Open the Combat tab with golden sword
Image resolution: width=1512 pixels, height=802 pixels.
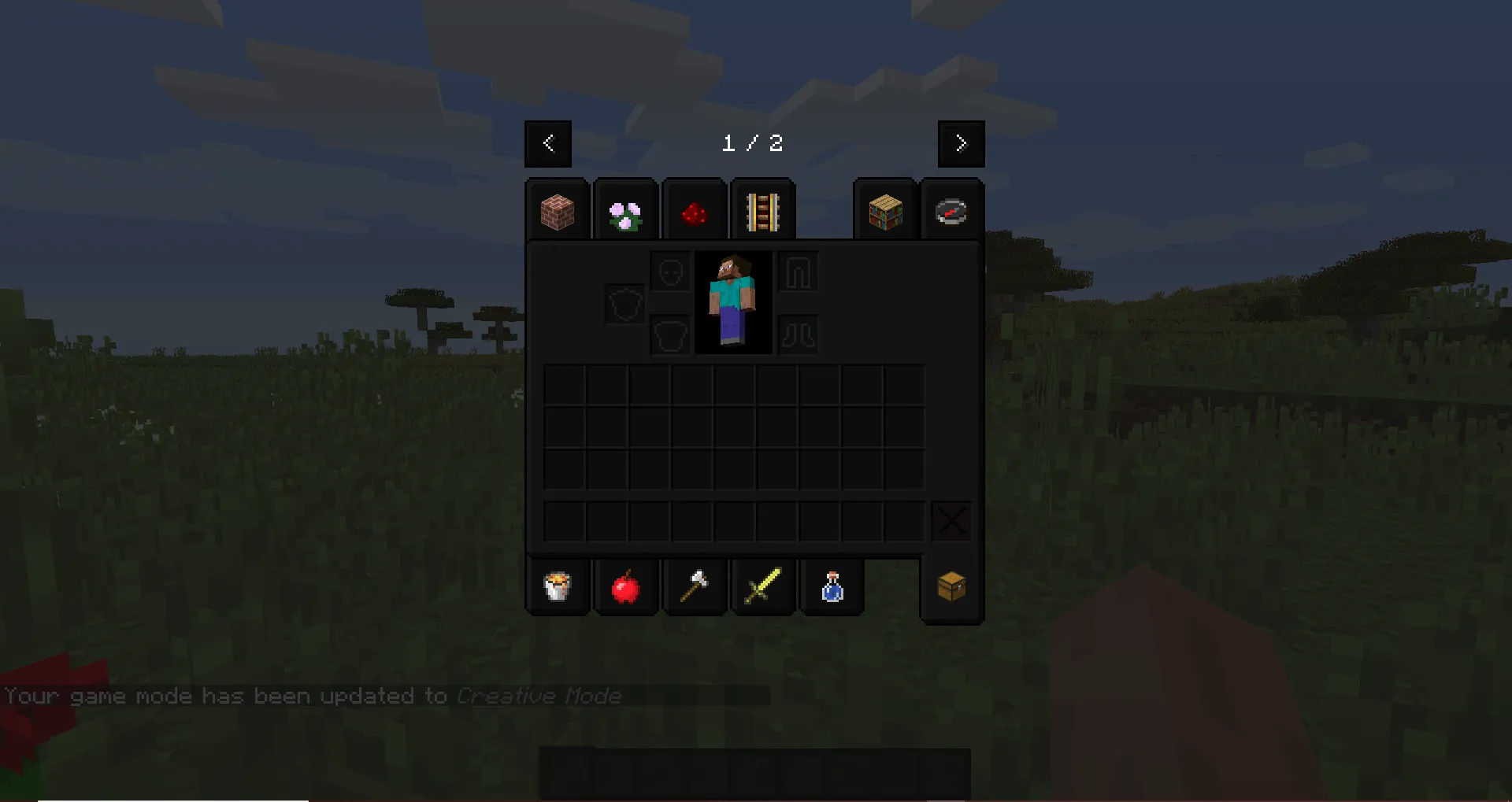click(x=762, y=586)
